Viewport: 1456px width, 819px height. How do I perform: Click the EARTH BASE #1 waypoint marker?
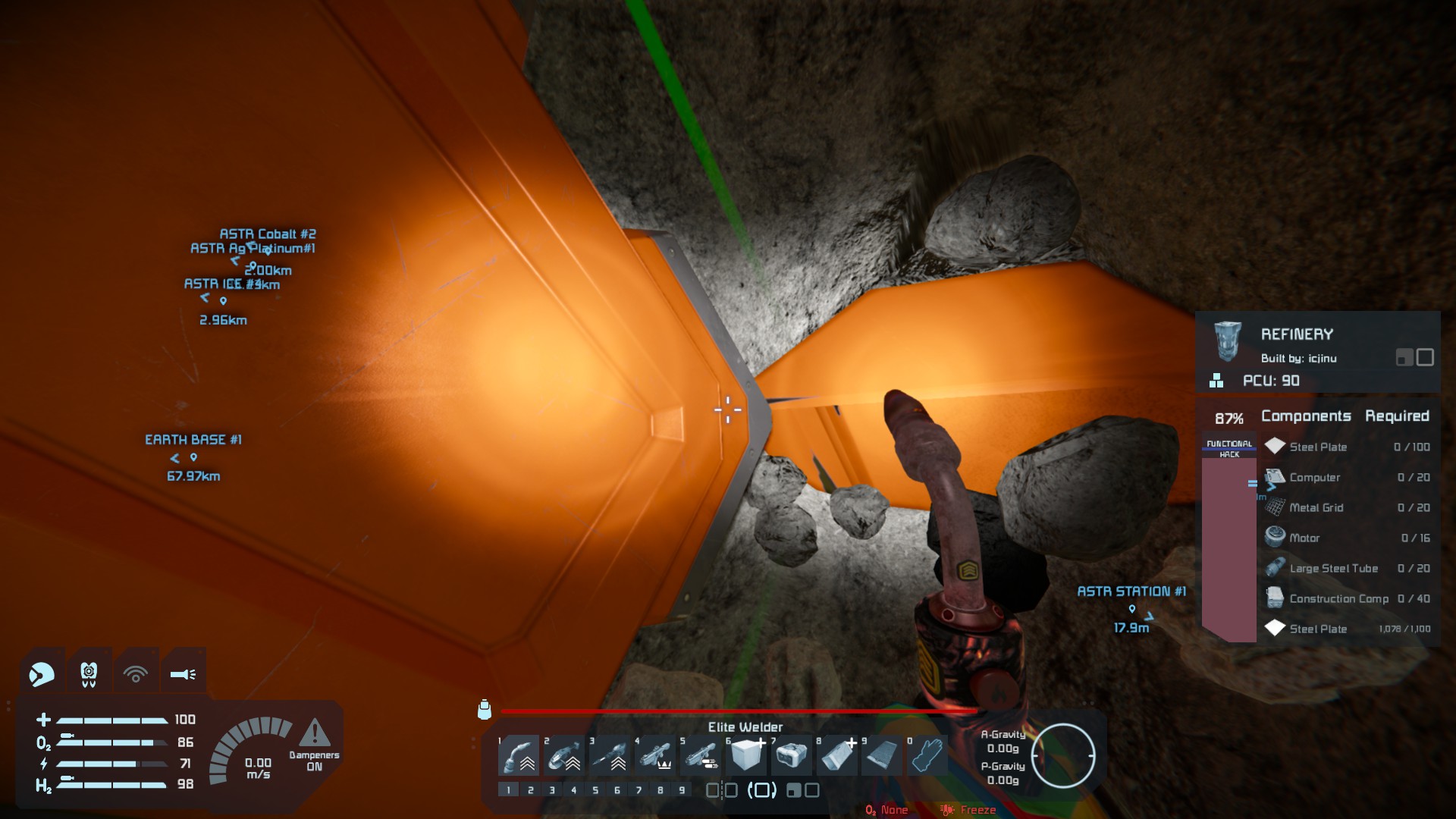(x=193, y=457)
